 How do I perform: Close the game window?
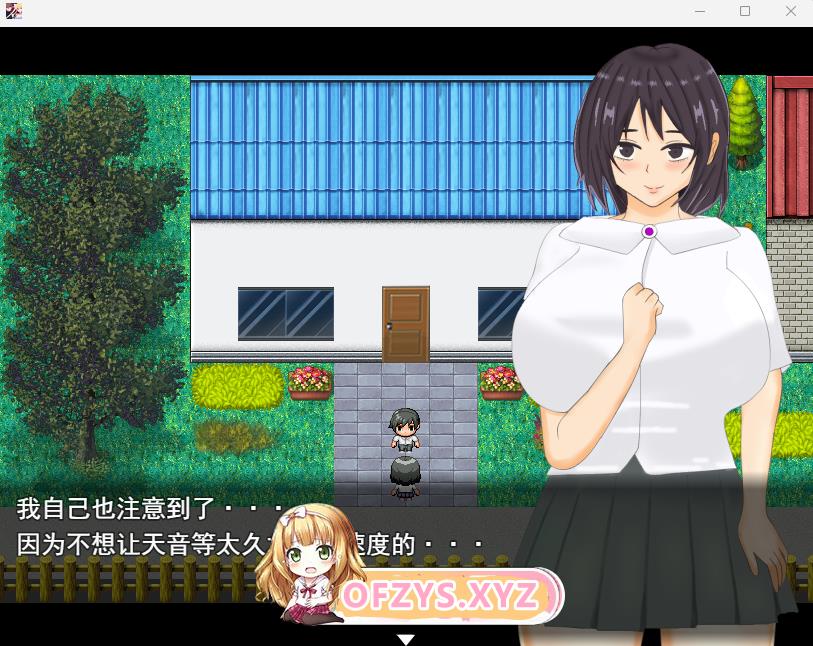791,11
